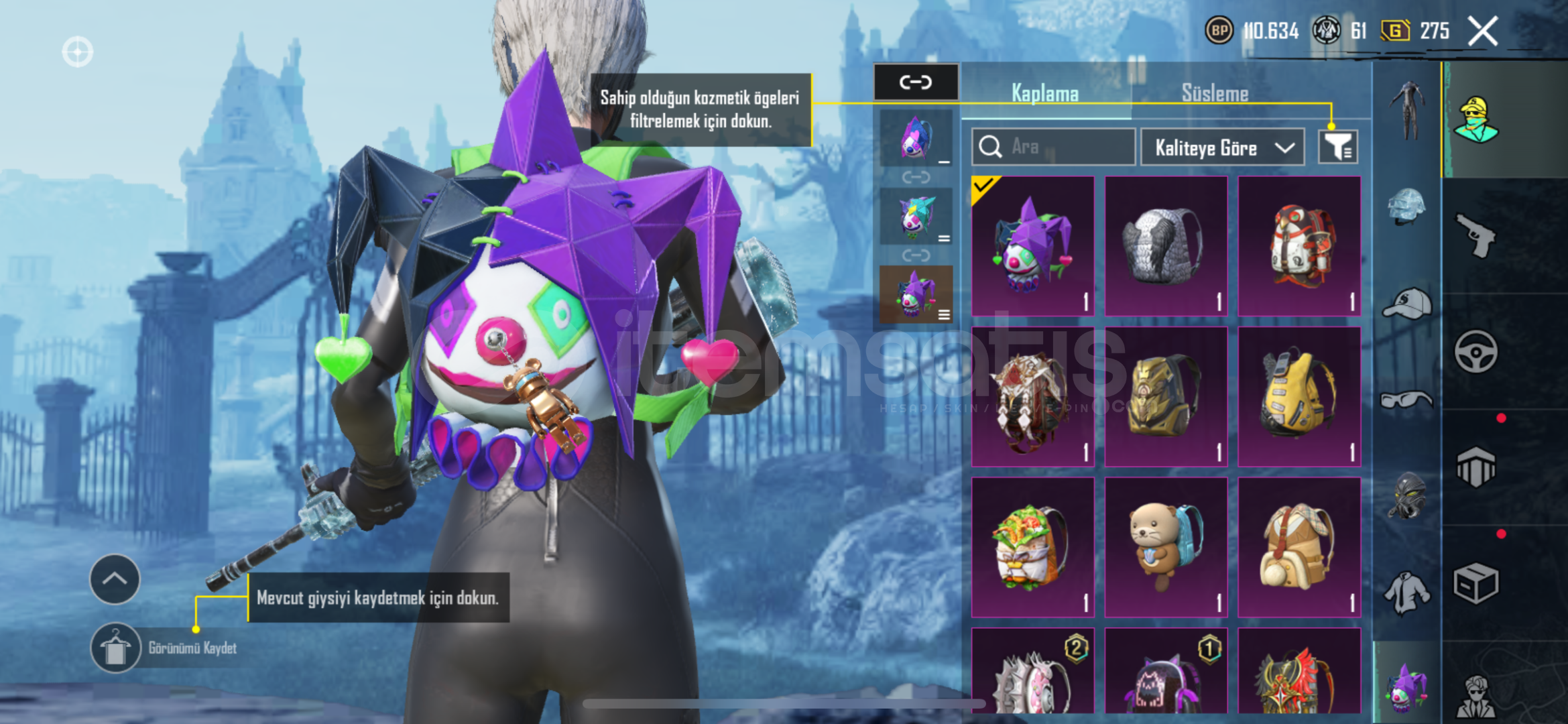Show the vehicle steering wheel category
The width and height of the screenshot is (1568, 724).
pyautogui.click(x=1475, y=351)
